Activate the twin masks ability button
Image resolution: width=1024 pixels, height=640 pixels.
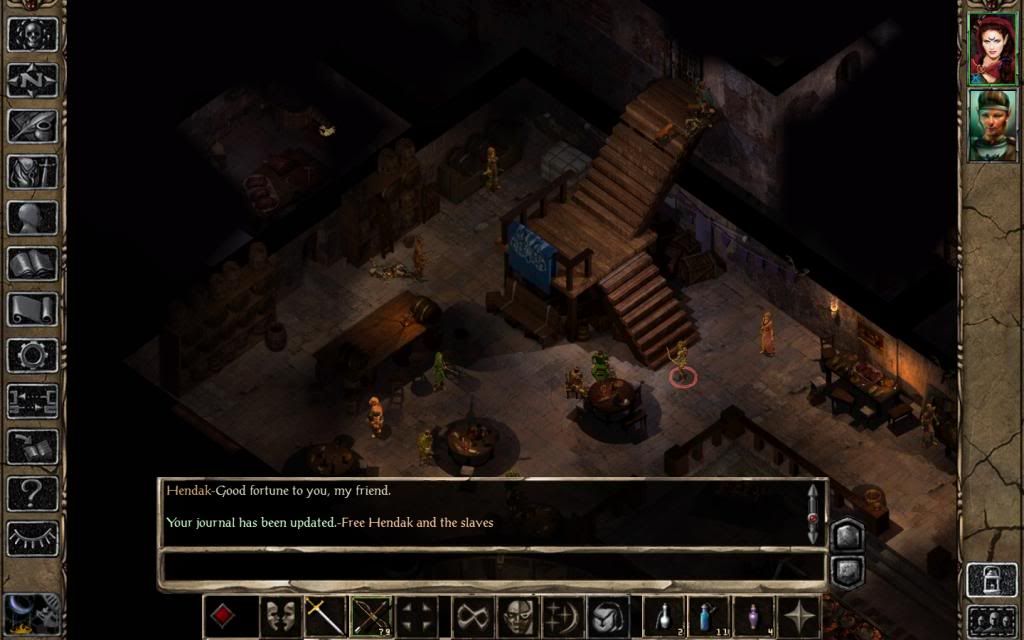pyautogui.click(x=280, y=616)
